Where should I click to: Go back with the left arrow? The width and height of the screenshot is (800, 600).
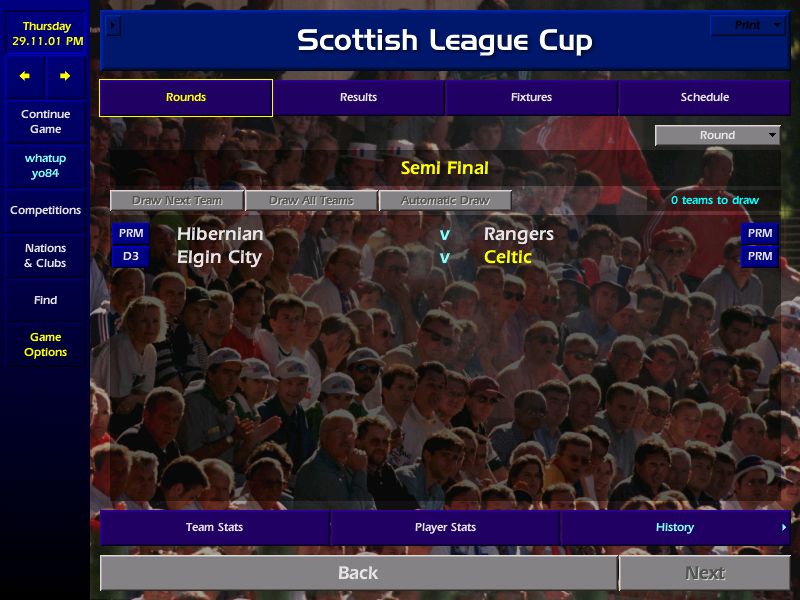25,76
